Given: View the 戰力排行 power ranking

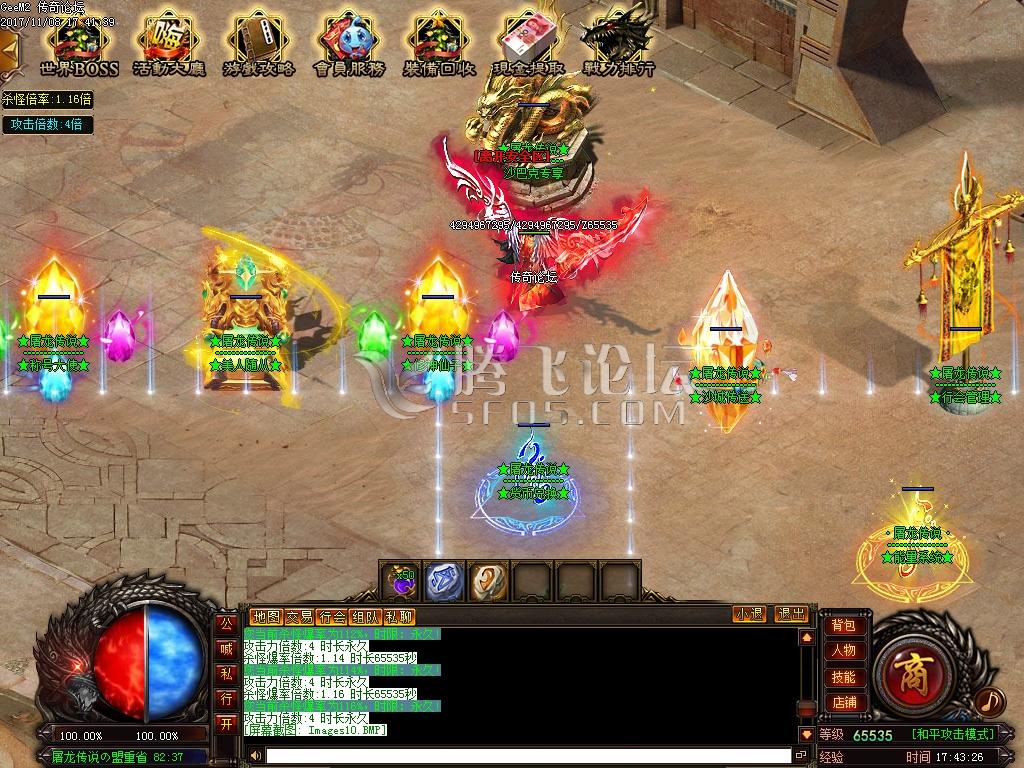Looking at the screenshot, I should point(618,45).
